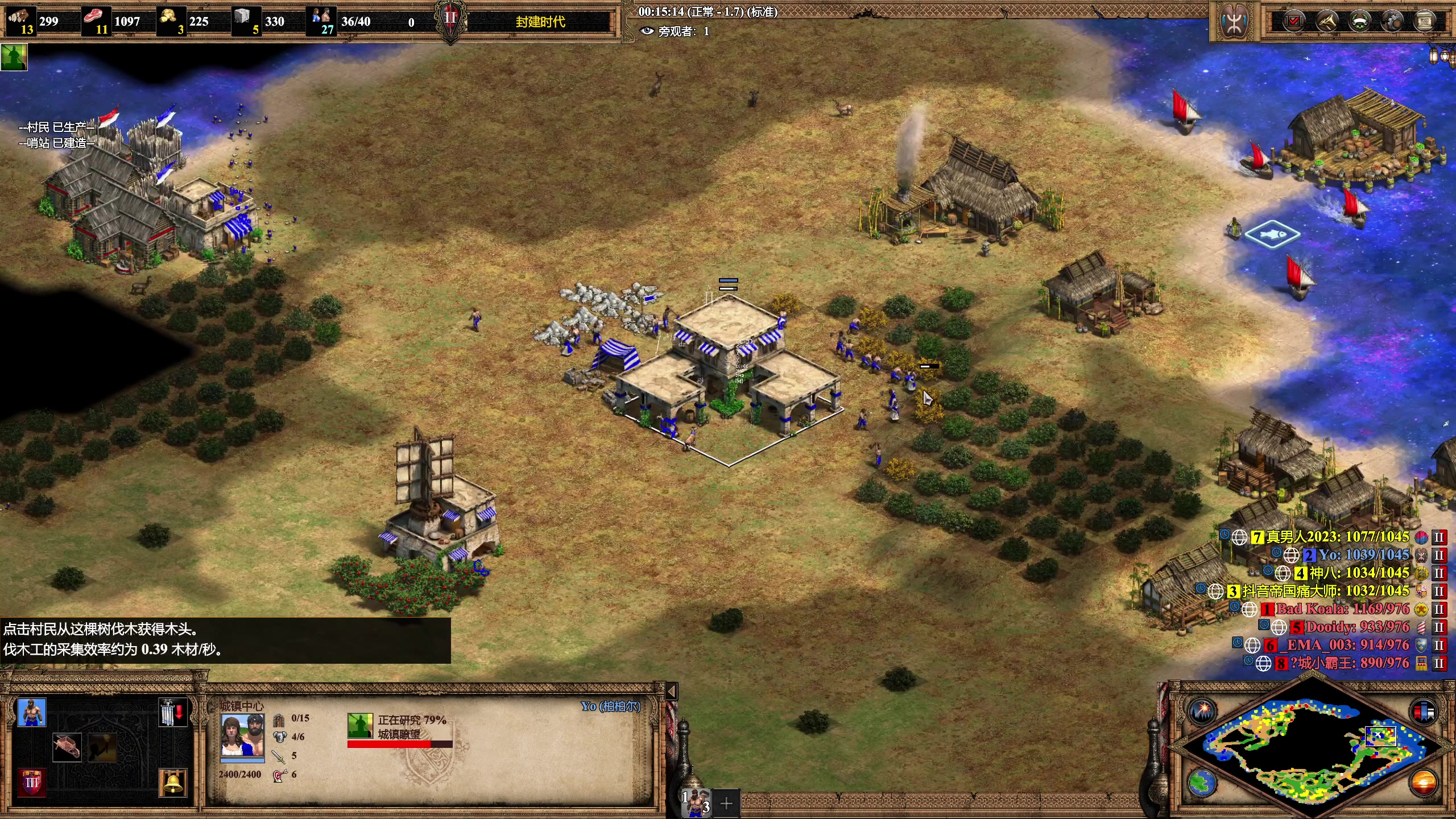Click the sunset minimap mode button
Screen dimensions: 1456x819
pyautogui.click(x=1423, y=783)
